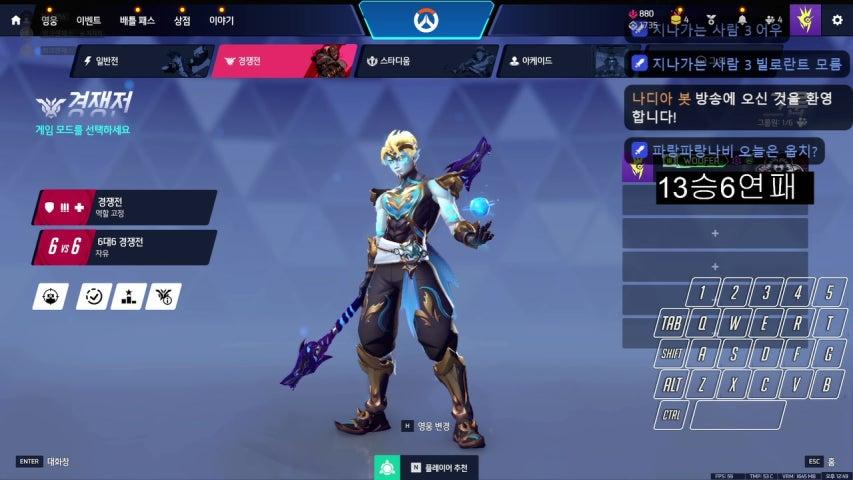This screenshot has width=853, height=480.
Task: Open the 이벤트 (Events) menu
Action: click(x=88, y=20)
